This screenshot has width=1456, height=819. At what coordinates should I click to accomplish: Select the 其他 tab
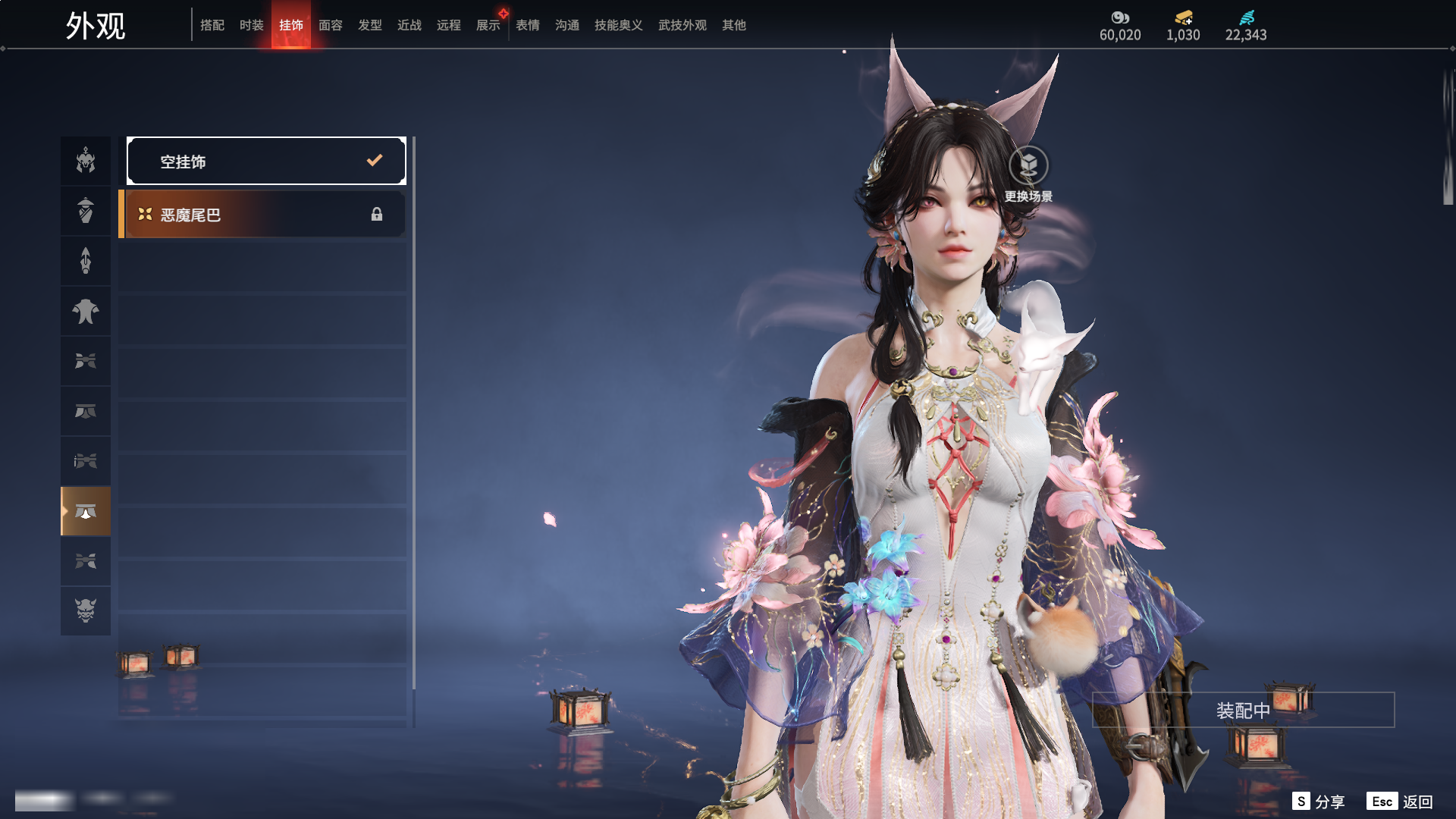tap(734, 25)
